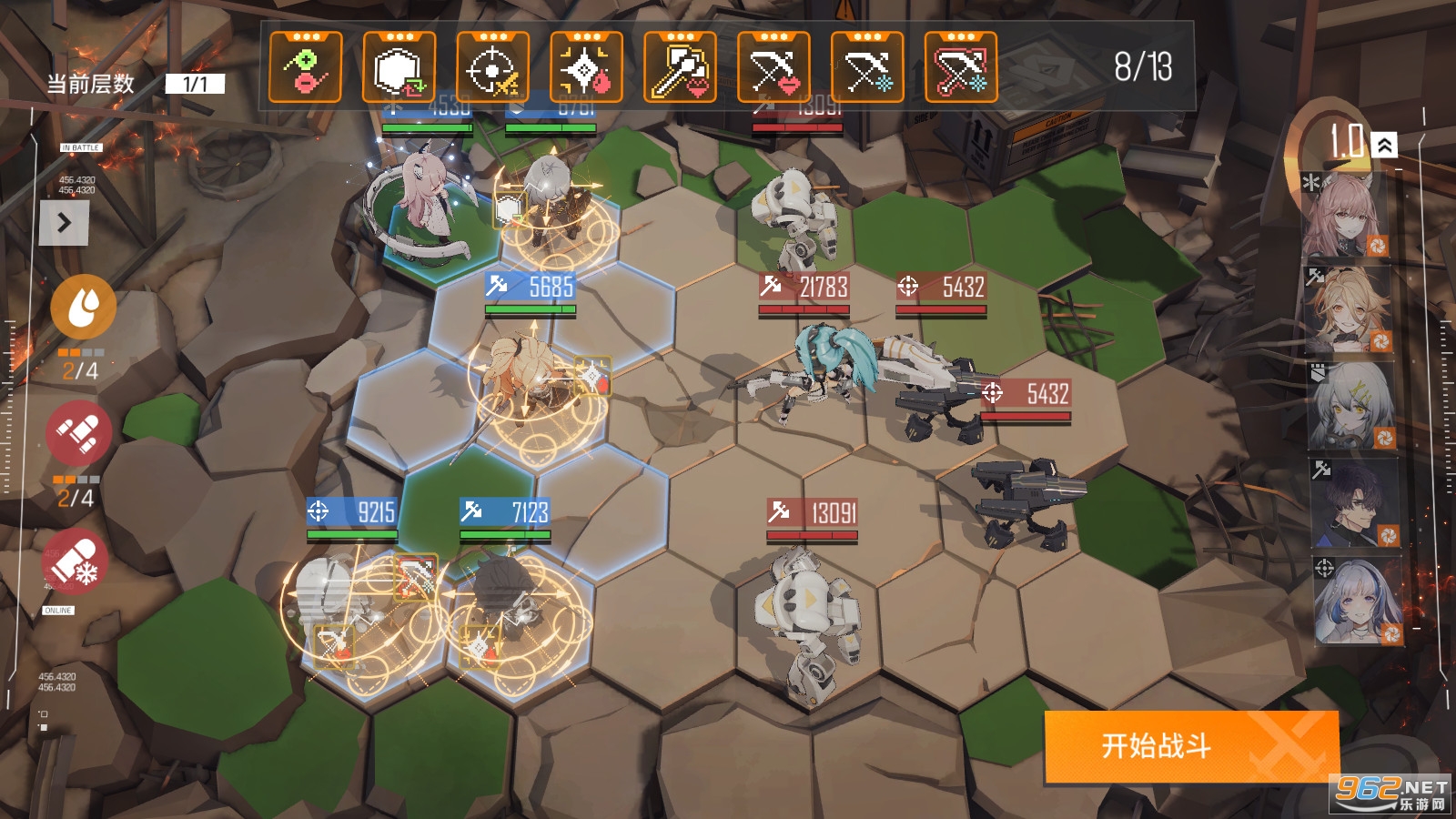Inspect the plus-minus swap buff icon
This screenshot has width=1456, height=819.
(x=306, y=68)
